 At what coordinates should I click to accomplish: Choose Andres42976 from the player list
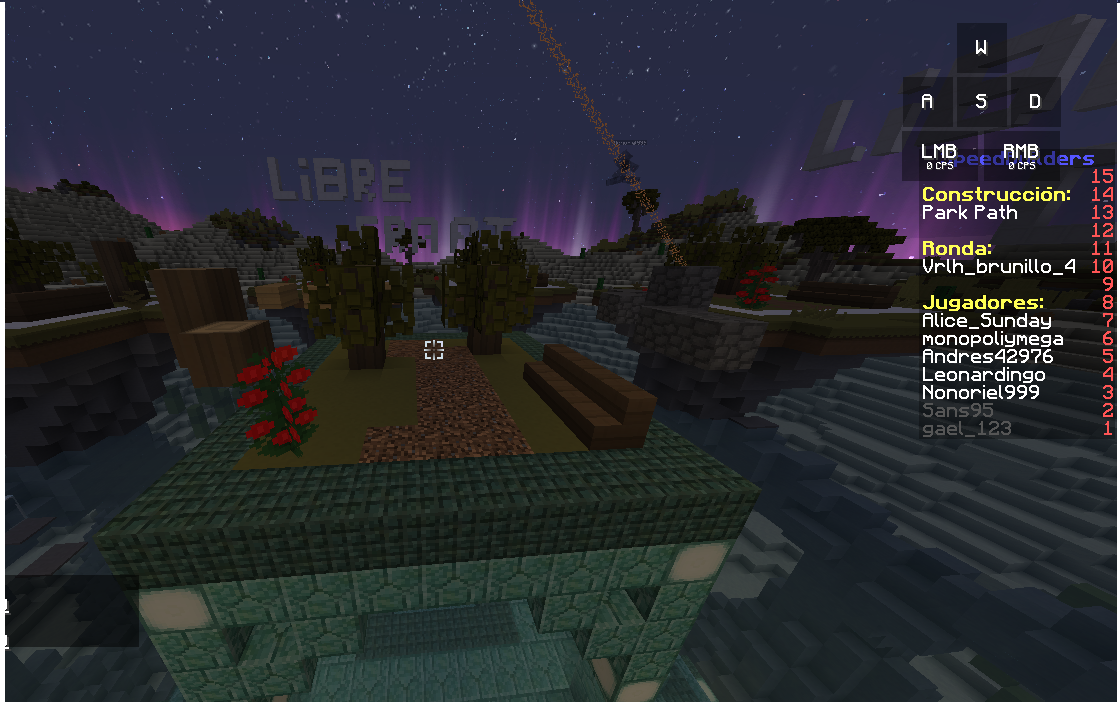click(x=987, y=357)
